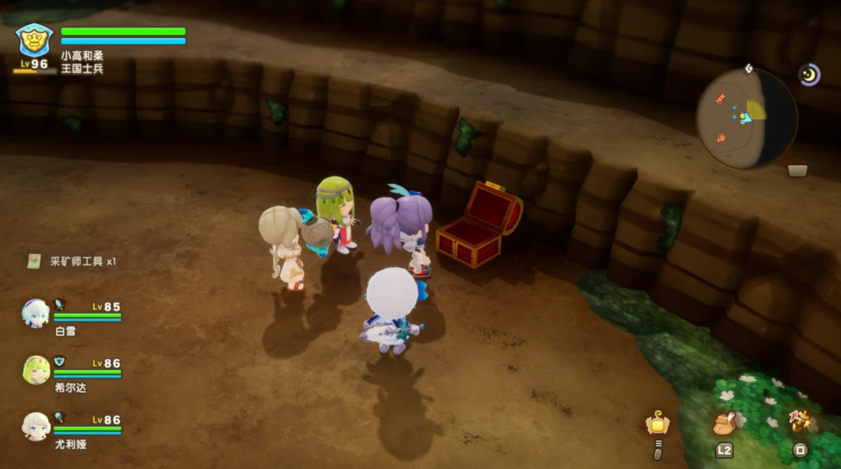Use the sparkling gold skill icon
Screen dimensions: 841x469
(799, 421)
